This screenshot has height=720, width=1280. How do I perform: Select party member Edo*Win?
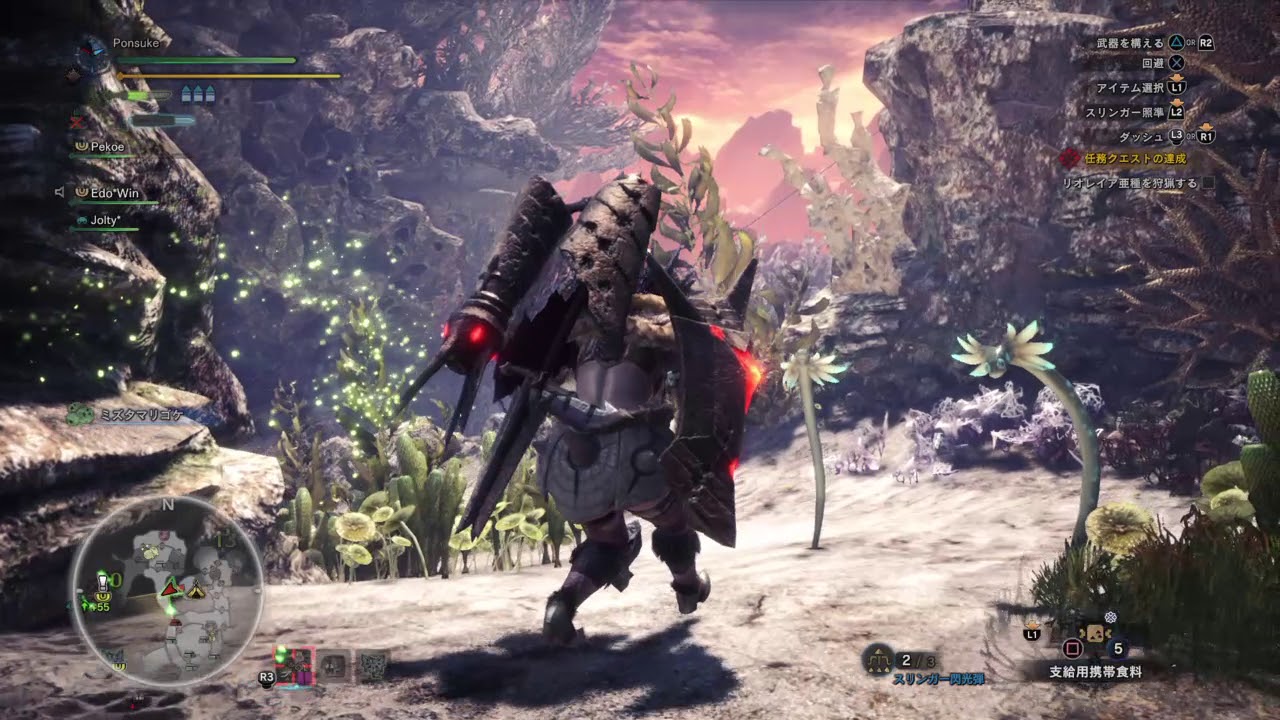[x=114, y=192]
